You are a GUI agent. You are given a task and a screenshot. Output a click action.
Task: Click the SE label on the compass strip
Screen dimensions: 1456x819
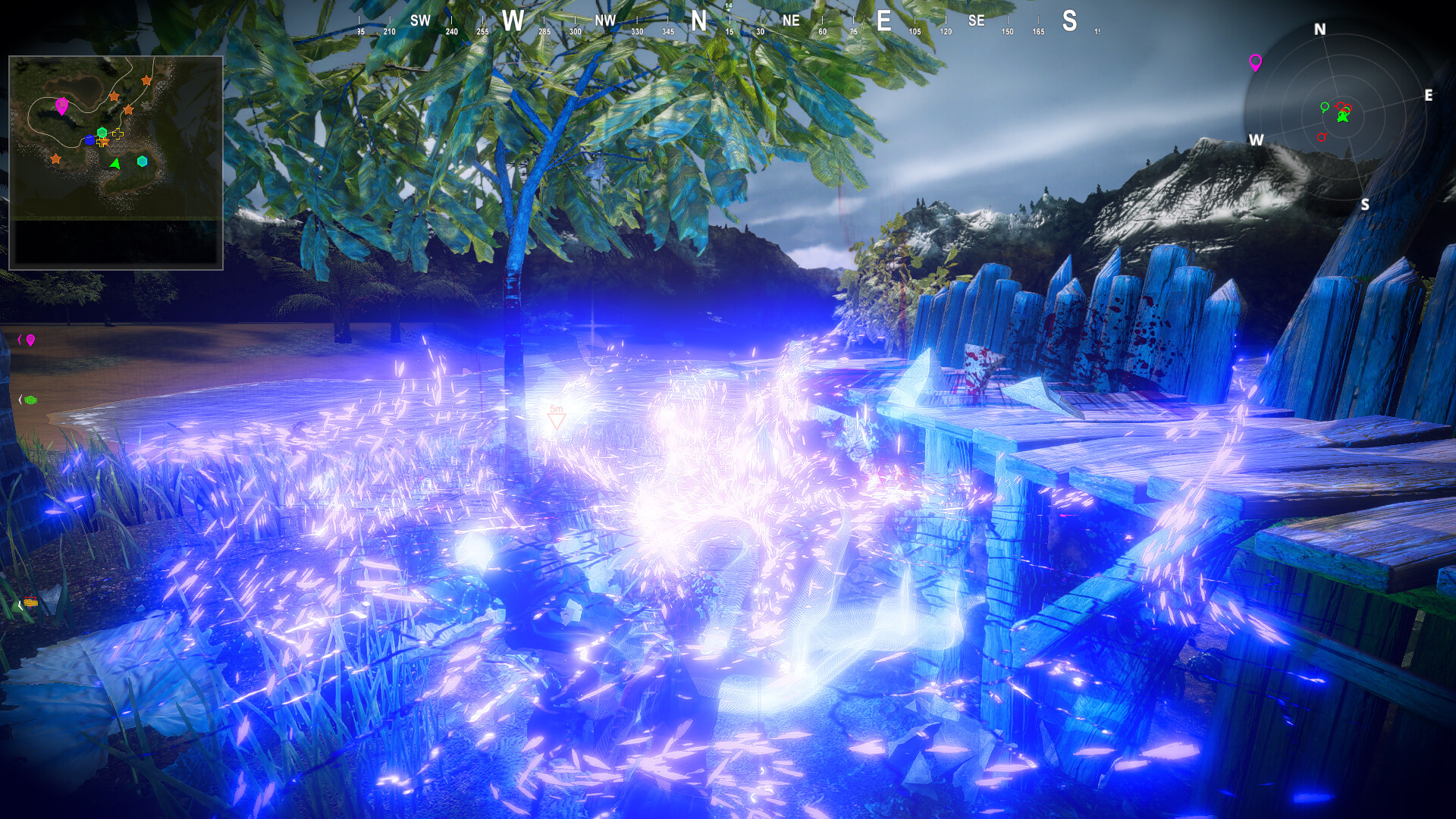coord(976,20)
